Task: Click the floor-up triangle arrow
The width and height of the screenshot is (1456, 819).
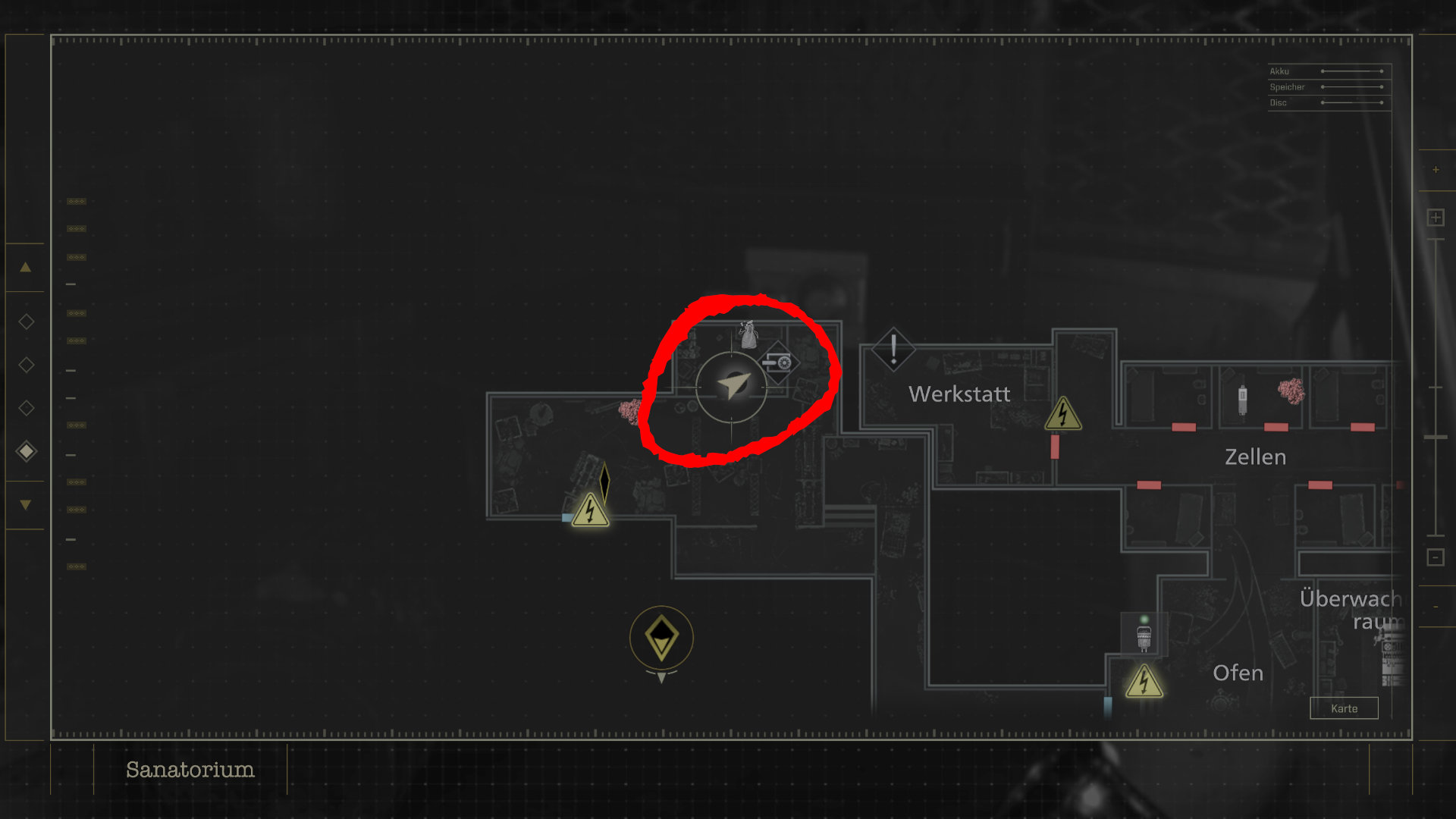Action: click(x=25, y=267)
